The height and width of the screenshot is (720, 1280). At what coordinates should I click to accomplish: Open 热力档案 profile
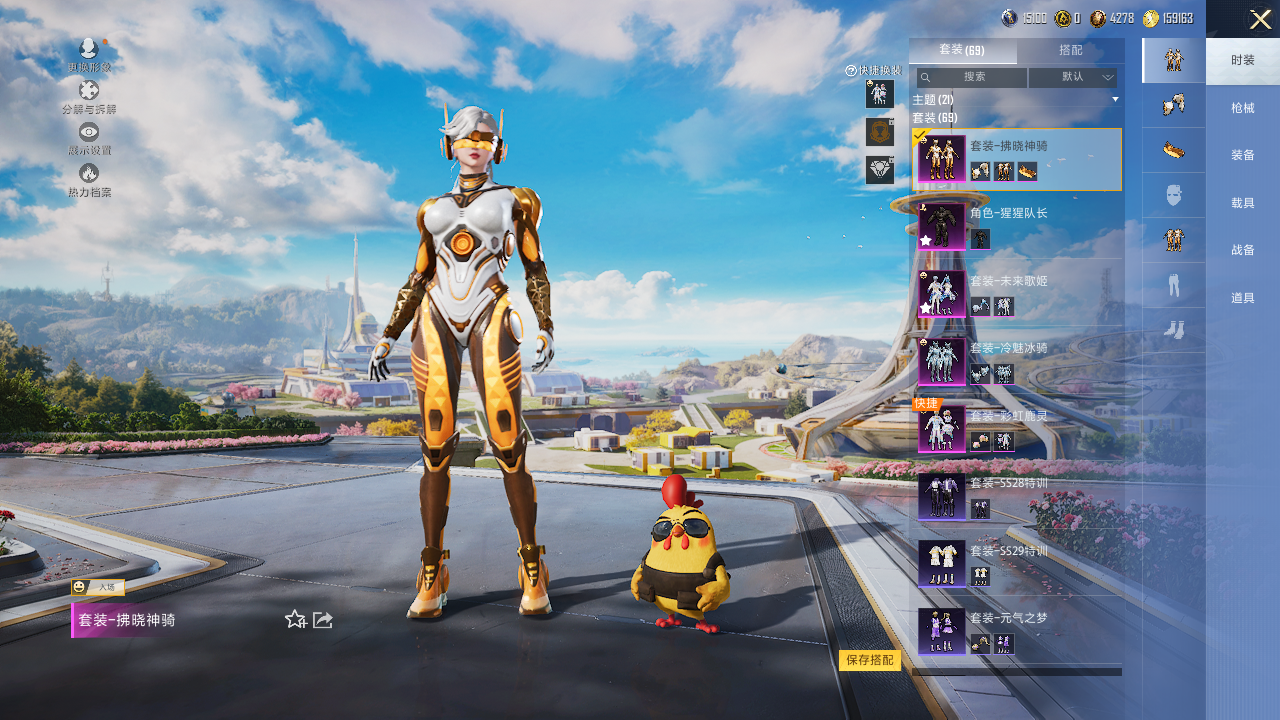pyautogui.click(x=89, y=180)
